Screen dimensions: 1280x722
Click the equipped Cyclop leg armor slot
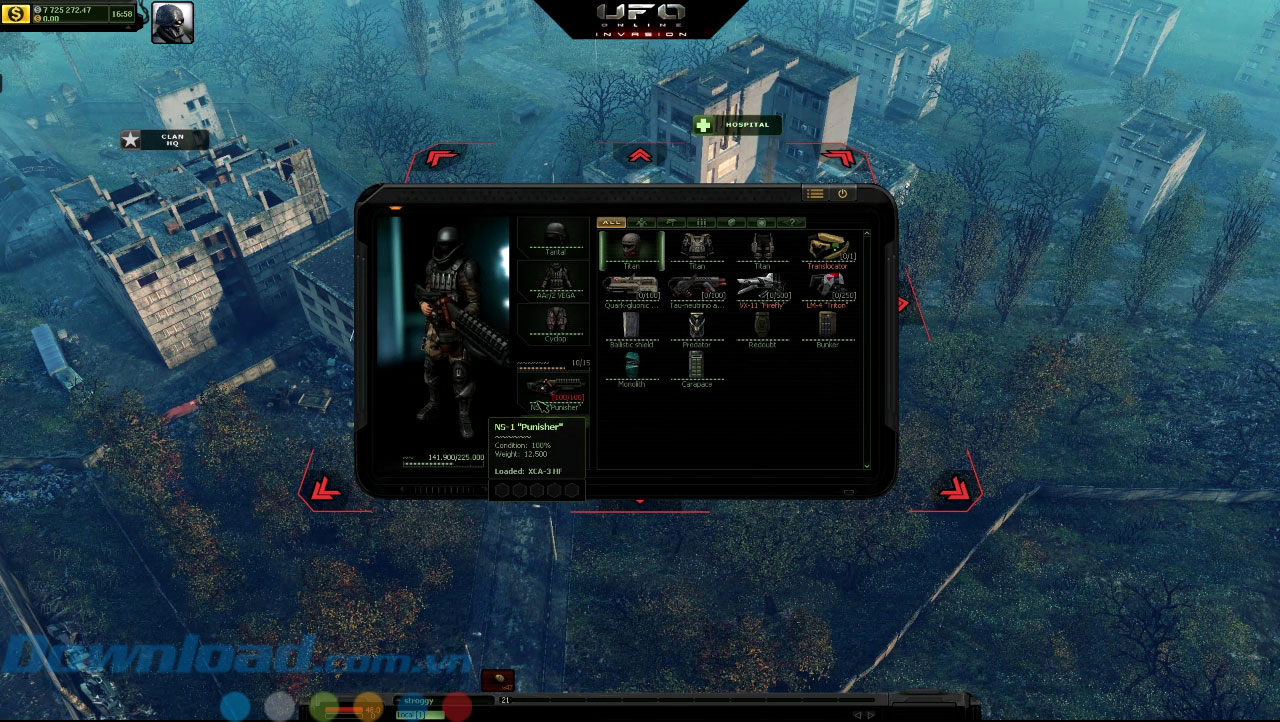tap(555, 324)
